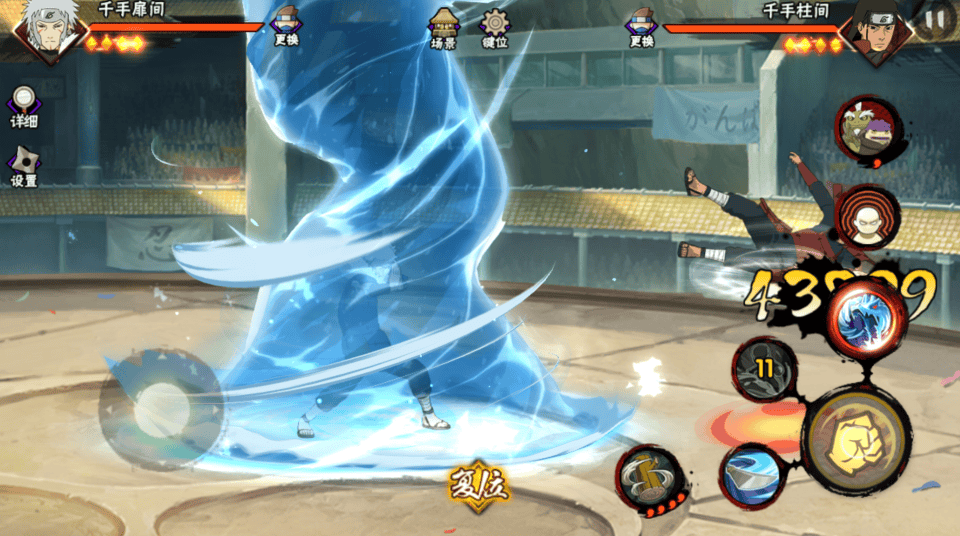Tap the gold emblem button at bottom center
This screenshot has width=960, height=536.
pos(478,489)
